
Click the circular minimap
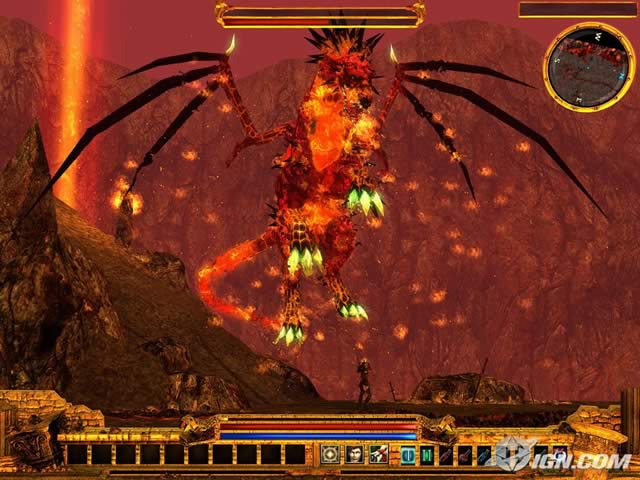pyautogui.click(x=589, y=66)
